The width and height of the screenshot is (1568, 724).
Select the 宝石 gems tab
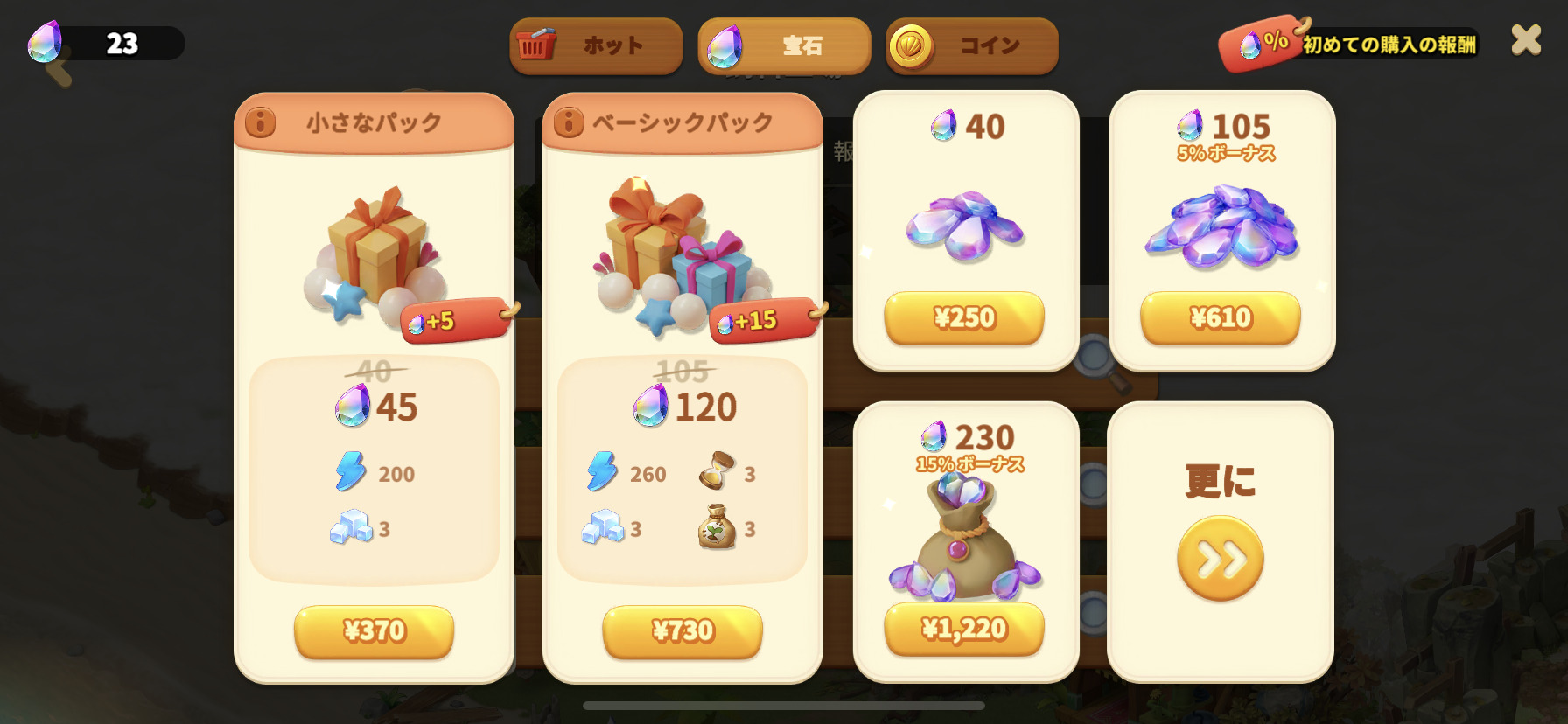point(784,45)
